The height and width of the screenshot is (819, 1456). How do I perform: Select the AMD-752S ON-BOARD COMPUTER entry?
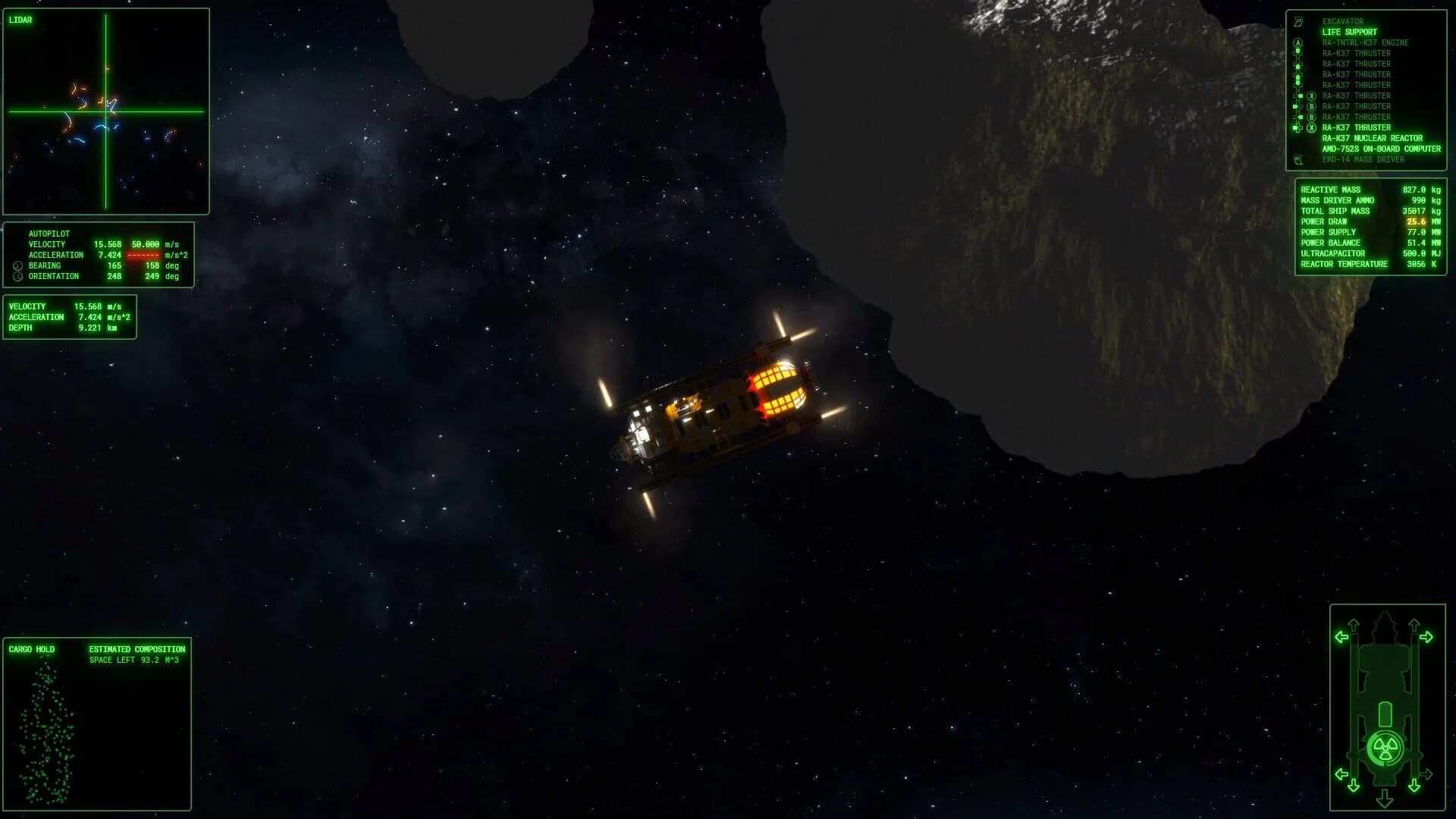(x=1382, y=149)
